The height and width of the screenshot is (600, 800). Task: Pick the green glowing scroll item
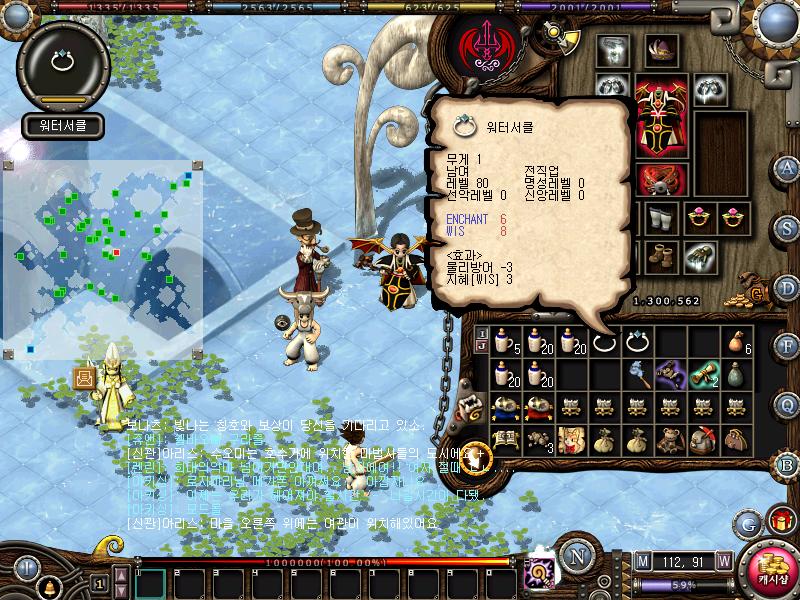705,374
